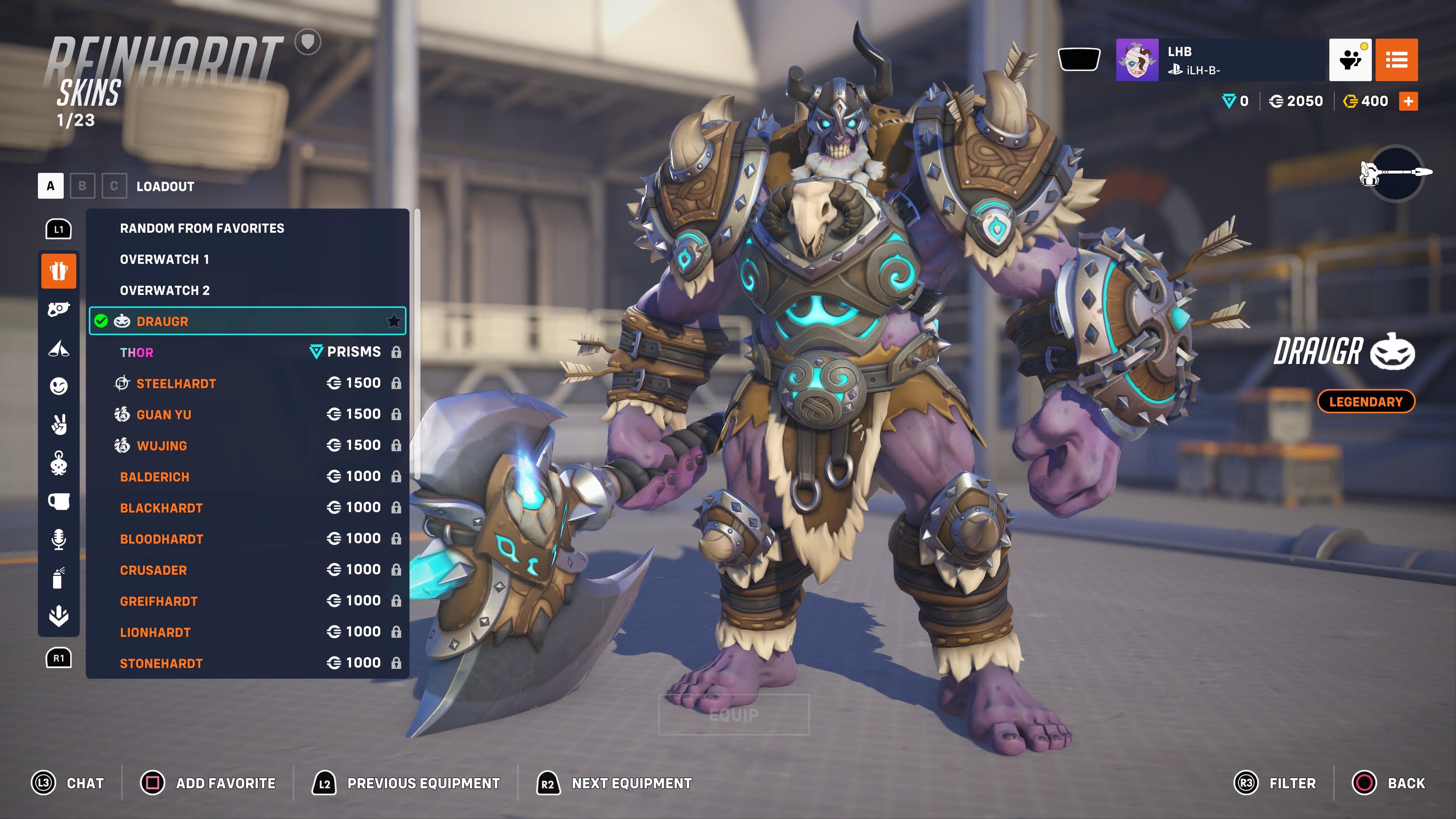Select the Crusader skin
This screenshot has height=819, width=1456.
pyautogui.click(x=247, y=570)
